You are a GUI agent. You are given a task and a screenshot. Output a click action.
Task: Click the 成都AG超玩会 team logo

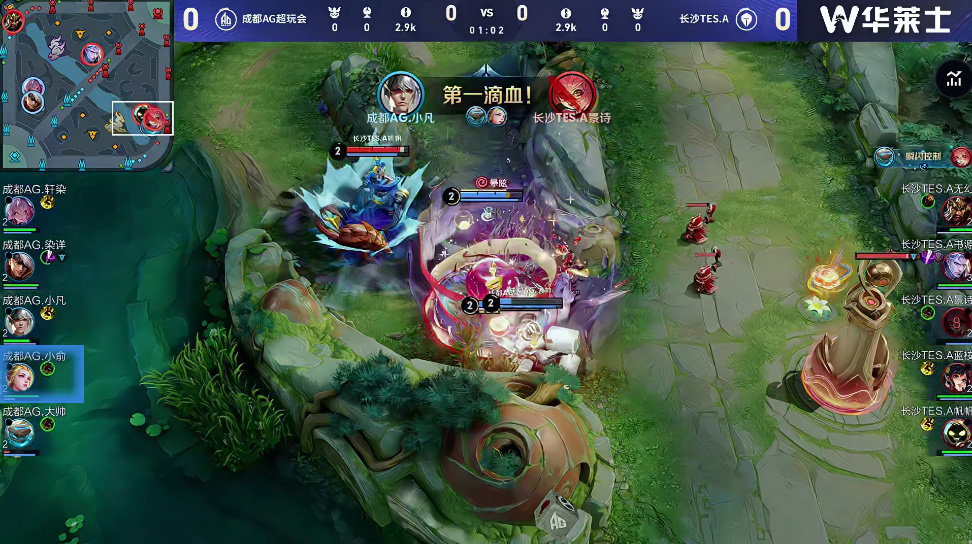[x=227, y=19]
